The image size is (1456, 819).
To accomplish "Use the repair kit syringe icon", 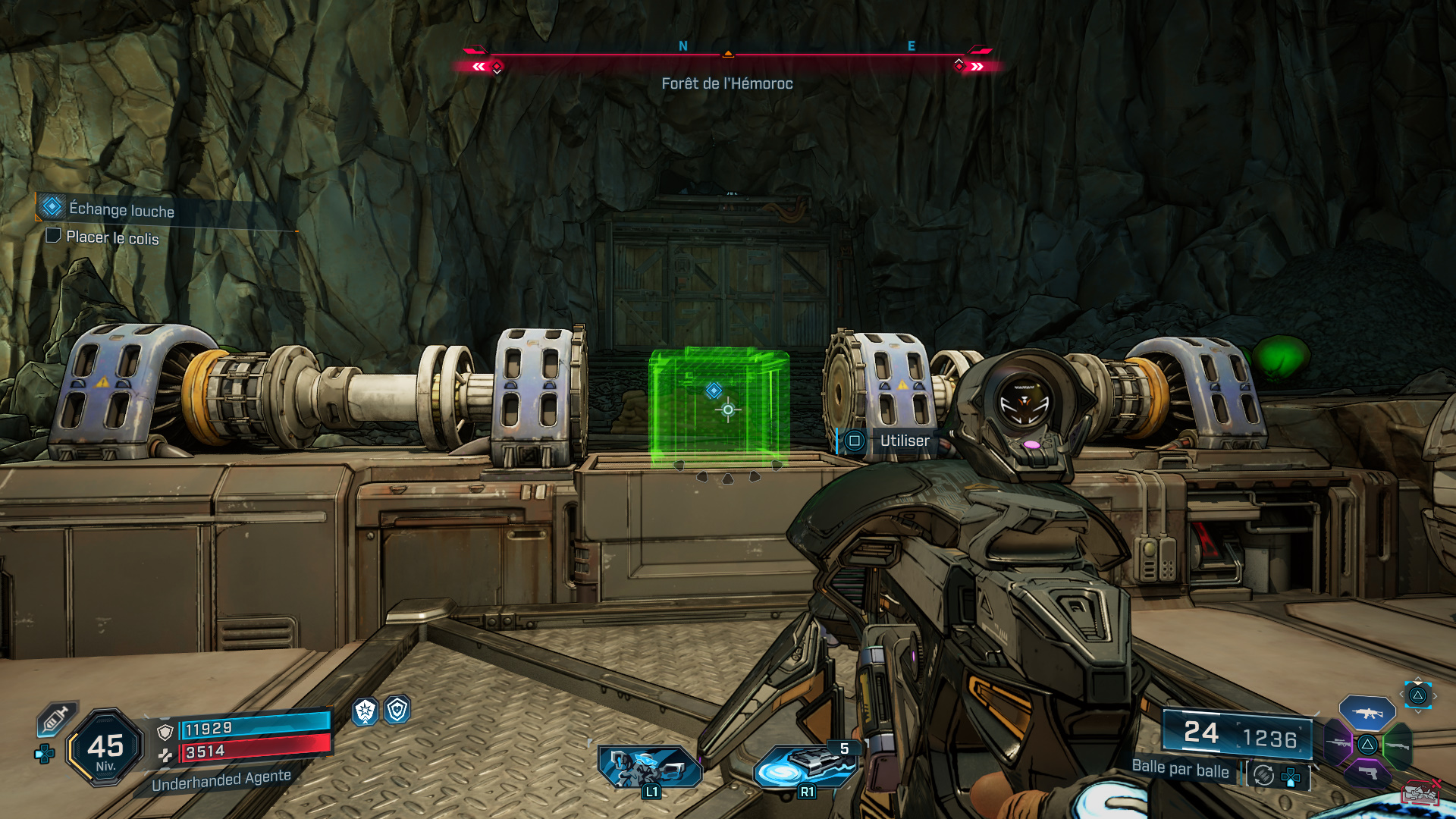I will tap(56, 718).
